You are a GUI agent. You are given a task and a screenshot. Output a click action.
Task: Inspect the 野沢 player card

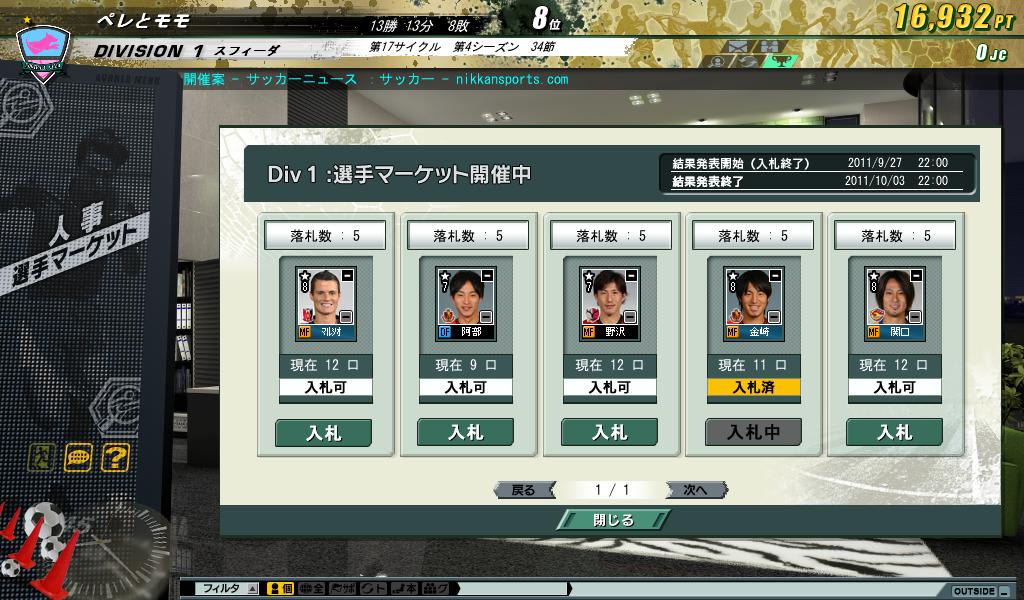click(x=609, y=305)
